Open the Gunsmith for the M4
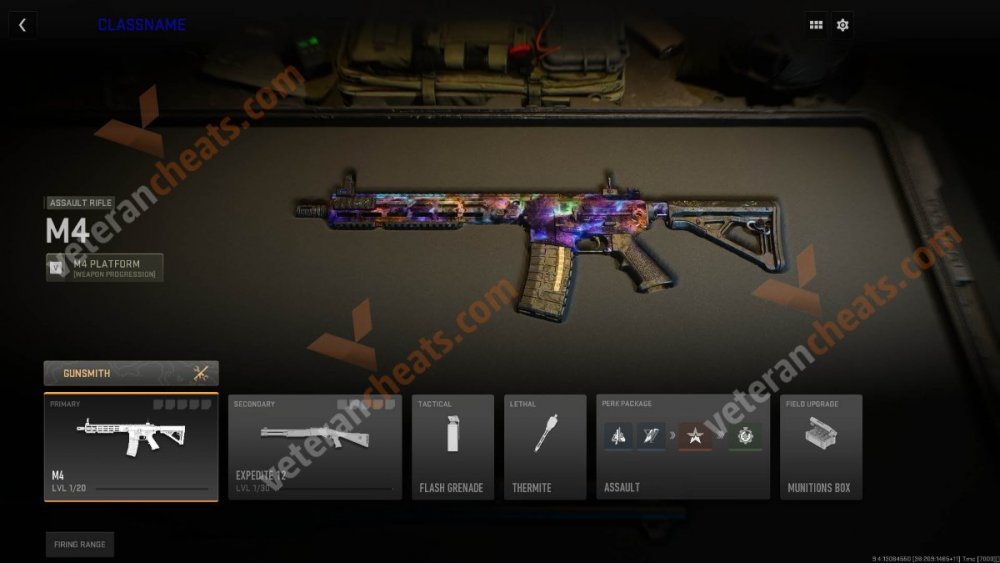This screenshot has height=563, width=1000. tap(131, 373)
